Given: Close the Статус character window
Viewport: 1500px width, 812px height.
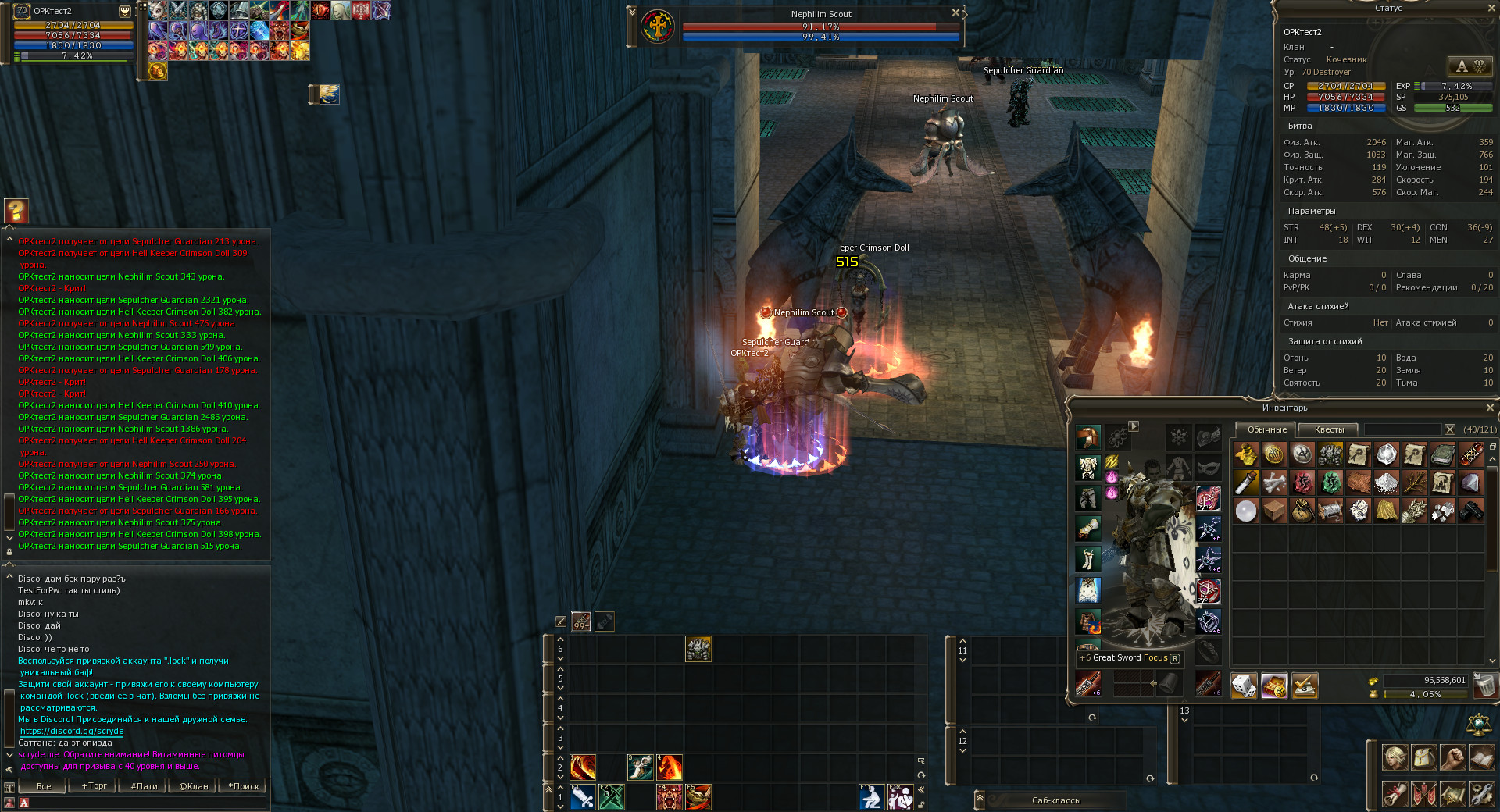Looking at the screenshot, I should click(1489, 8).
